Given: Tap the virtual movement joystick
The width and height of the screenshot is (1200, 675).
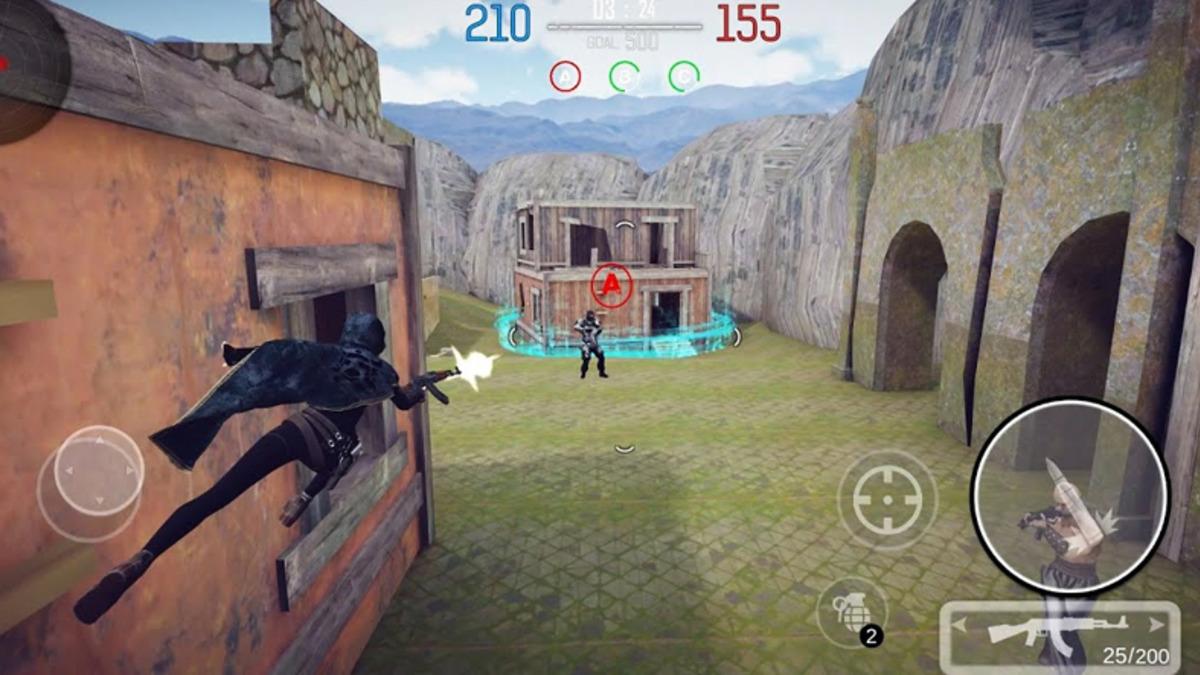Looking at the screenshot, I should pyautogui.click(x=97, y=472).
